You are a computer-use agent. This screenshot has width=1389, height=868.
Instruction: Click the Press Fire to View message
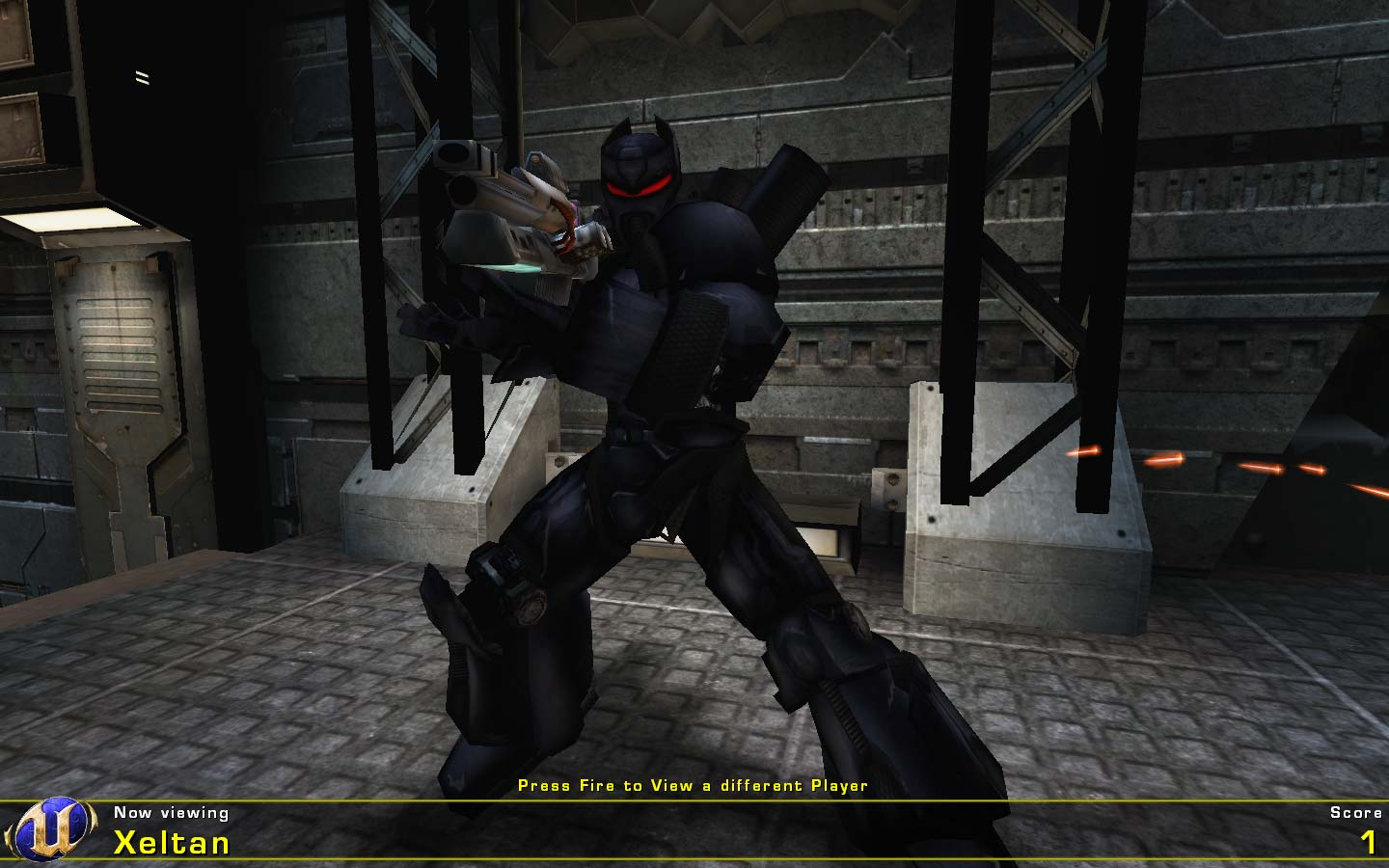[693, 785]
